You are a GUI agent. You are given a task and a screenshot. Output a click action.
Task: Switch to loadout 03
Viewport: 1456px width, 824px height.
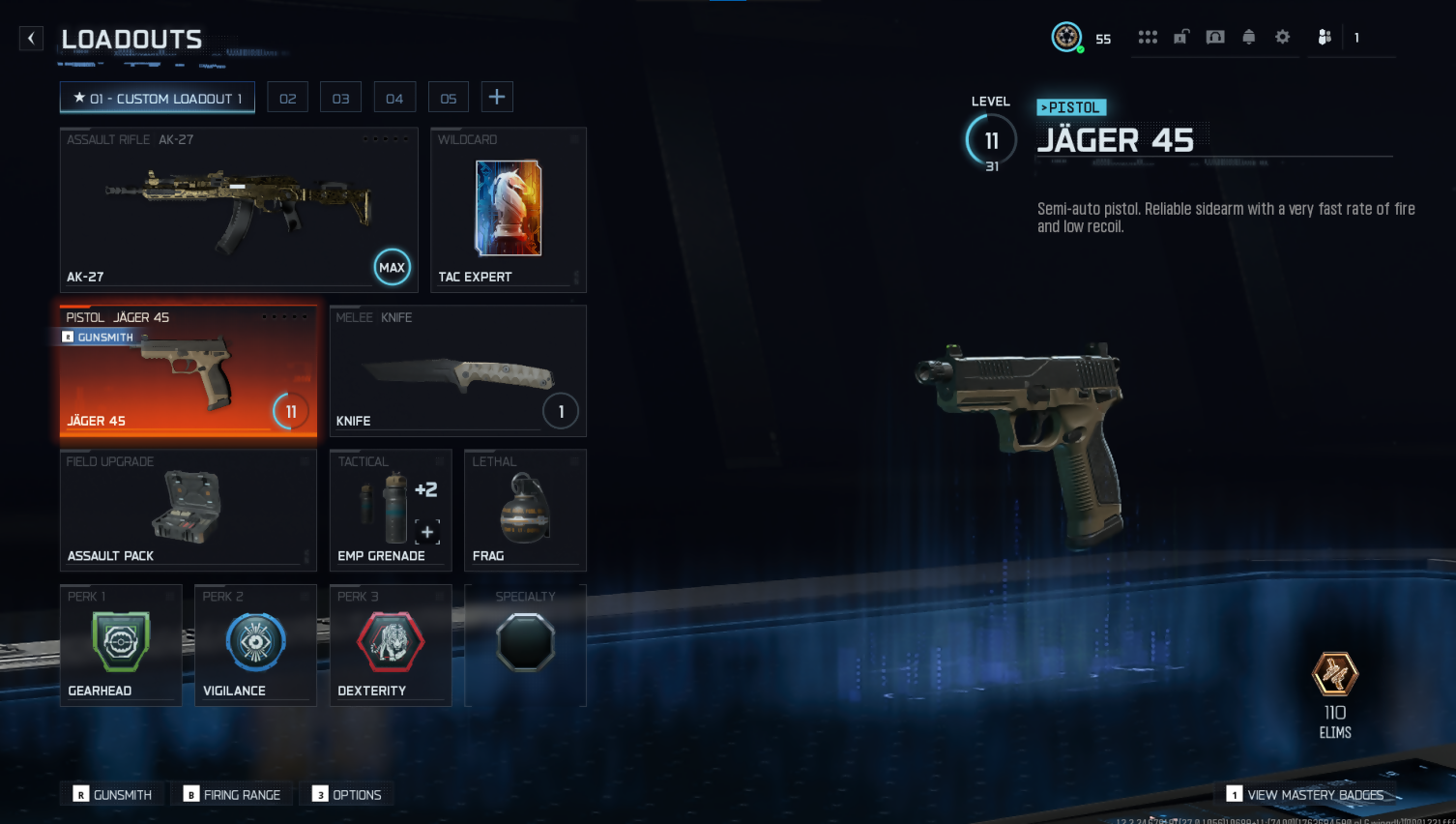pyautogui.click(x=341, y=98)
